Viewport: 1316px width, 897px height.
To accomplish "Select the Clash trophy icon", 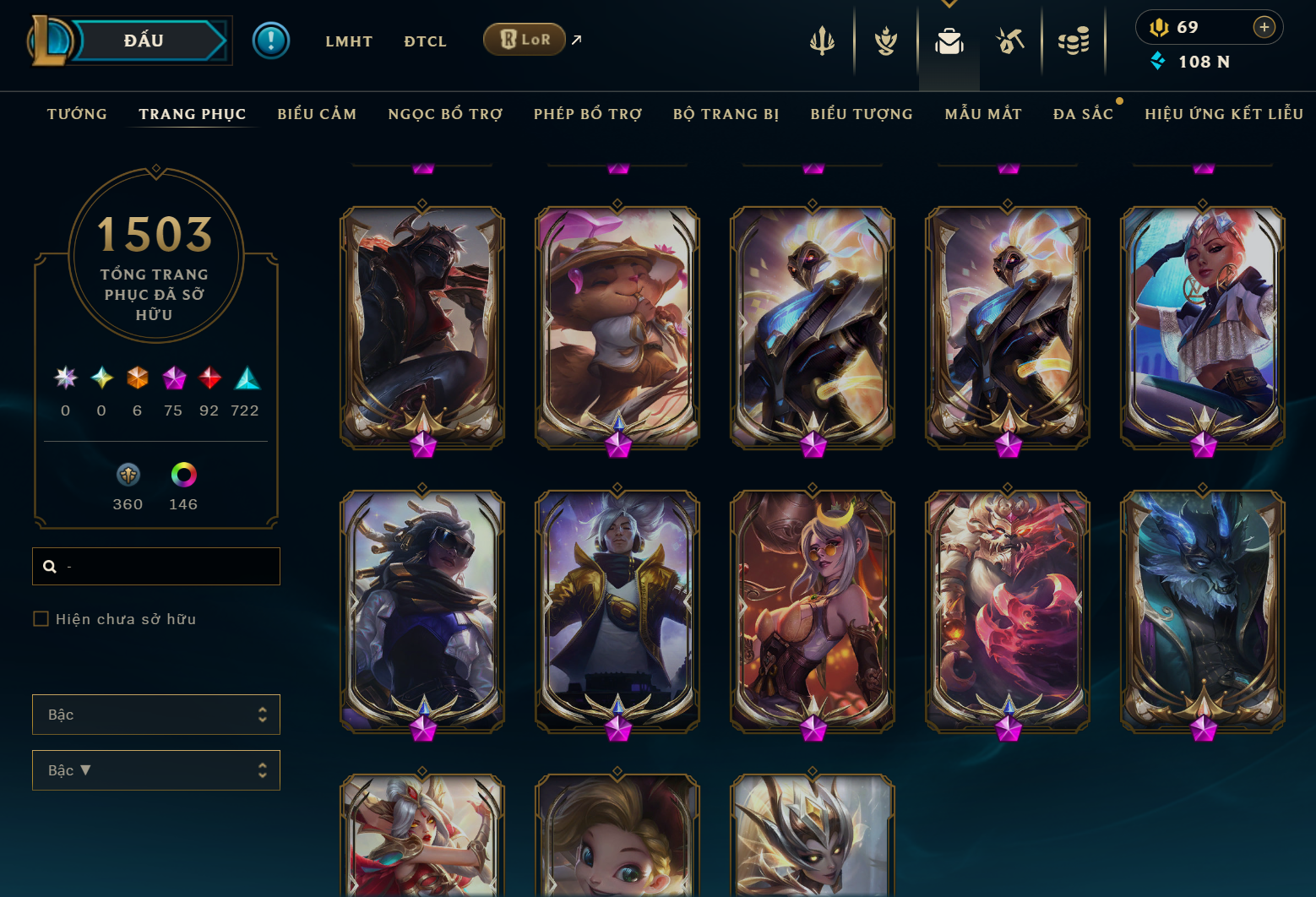I will [x=885, y=39].
